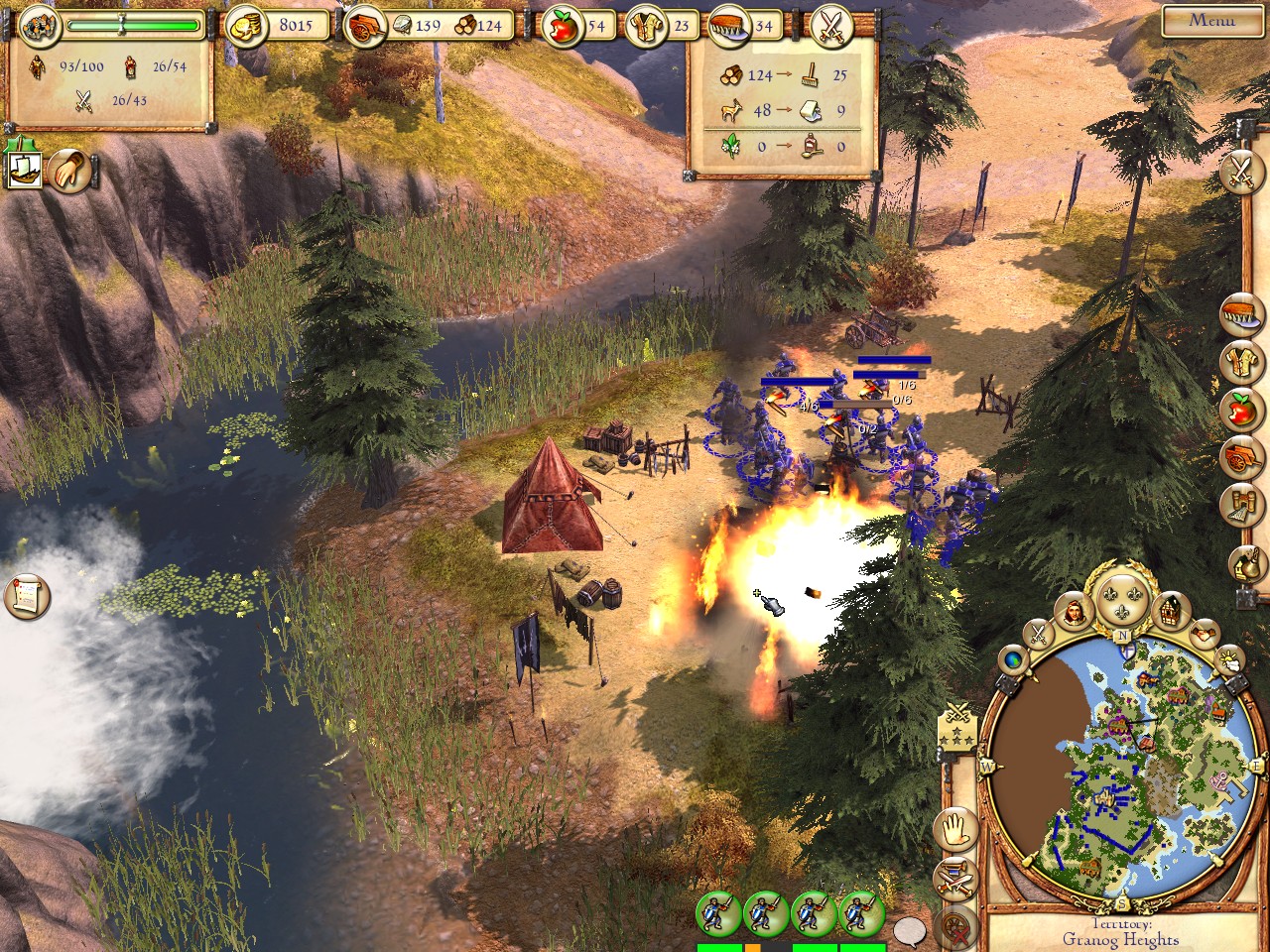The width and height of the screenshot is (1270, 952).
Task: Click the ship icon in the top-left corner
Action: [22, 170]
